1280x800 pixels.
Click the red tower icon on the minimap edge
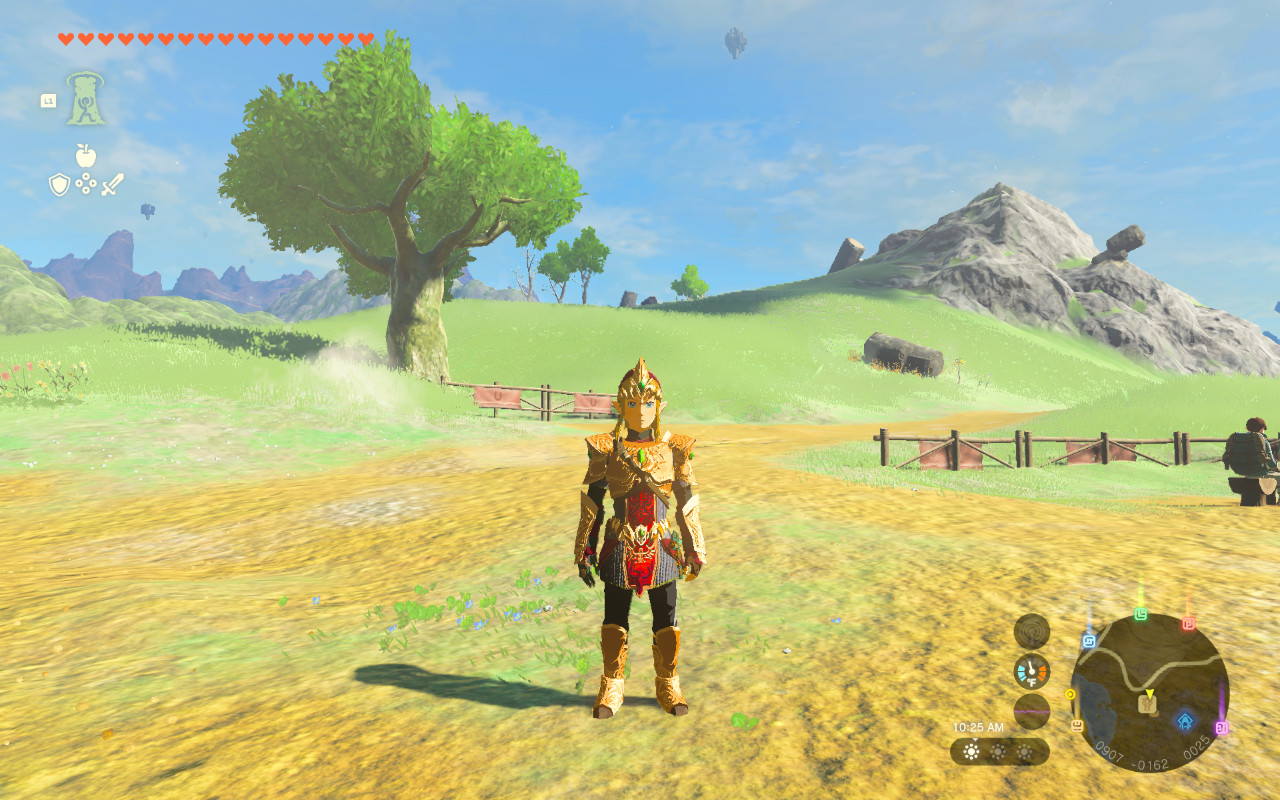click(x=1189, y=621)
